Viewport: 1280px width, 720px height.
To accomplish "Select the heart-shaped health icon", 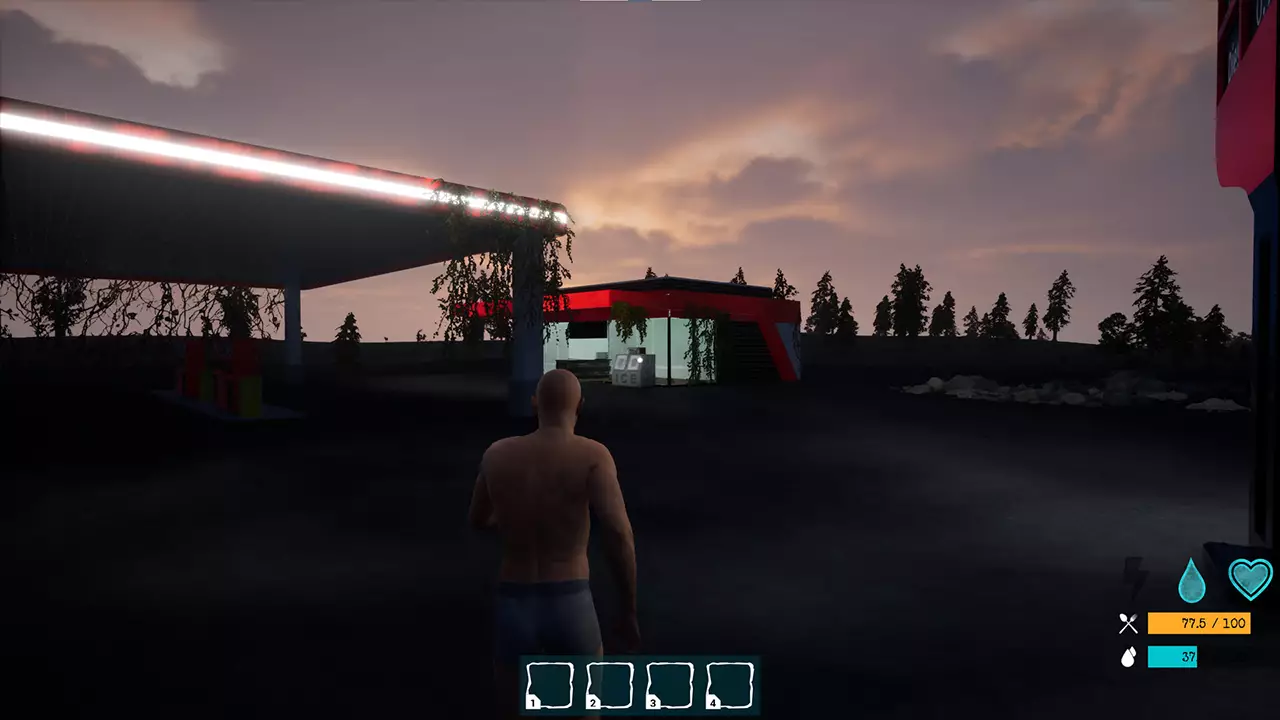I will coord(1249,576).
